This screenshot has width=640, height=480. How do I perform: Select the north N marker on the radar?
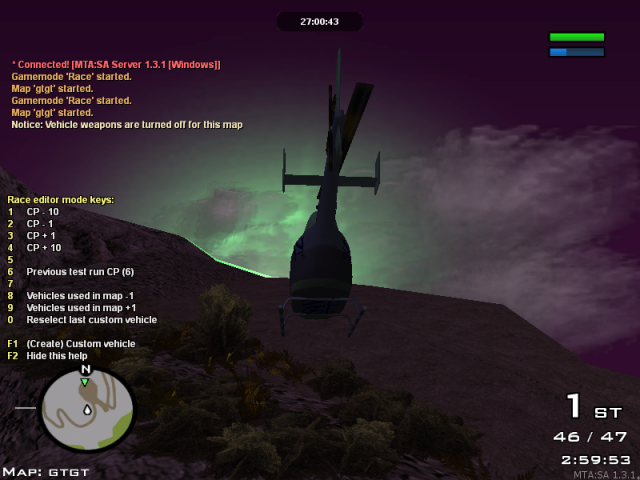pyautogui.click(x=85, y=369)
